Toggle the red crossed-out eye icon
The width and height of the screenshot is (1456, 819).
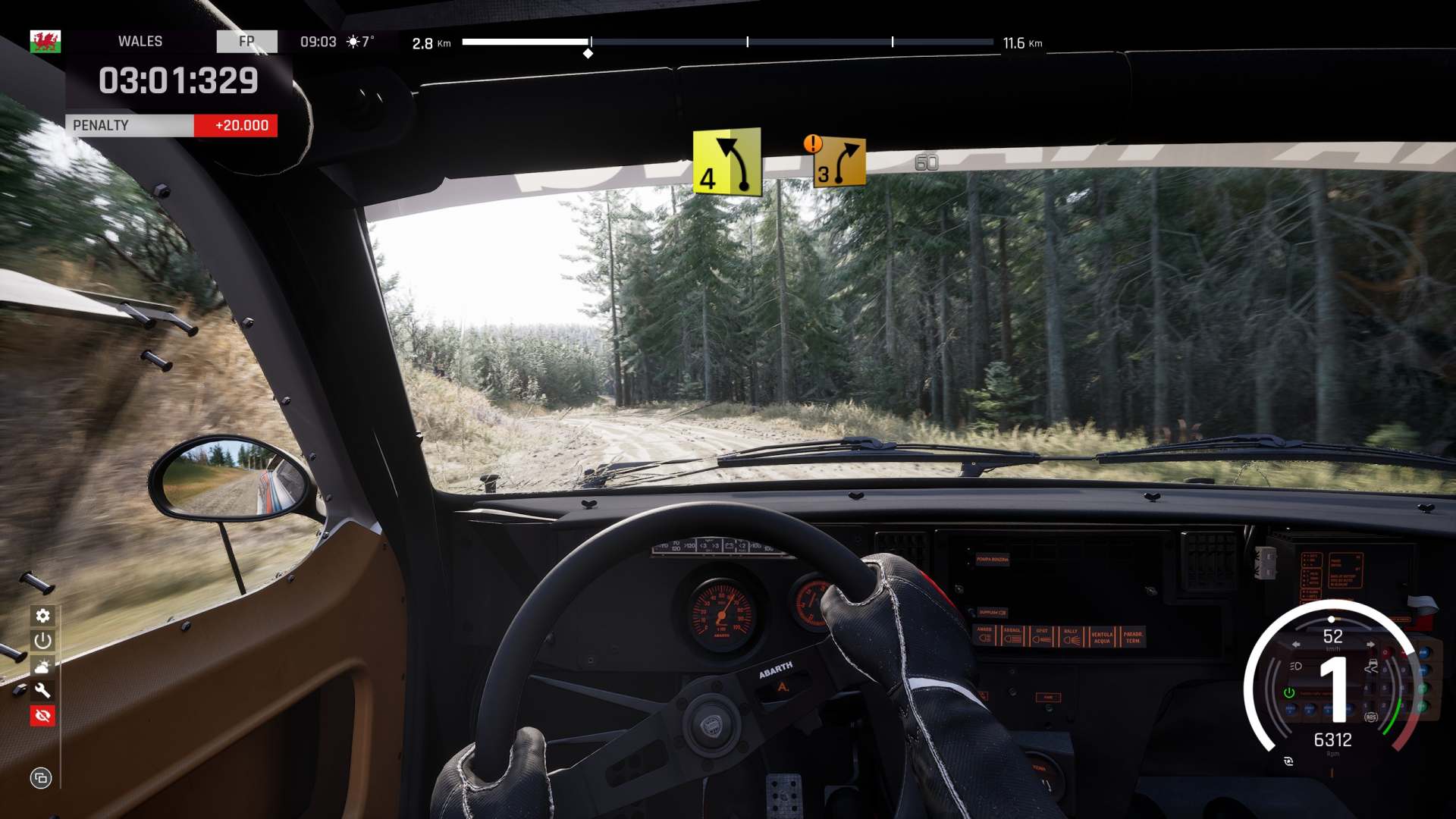(x=42, y=716)
